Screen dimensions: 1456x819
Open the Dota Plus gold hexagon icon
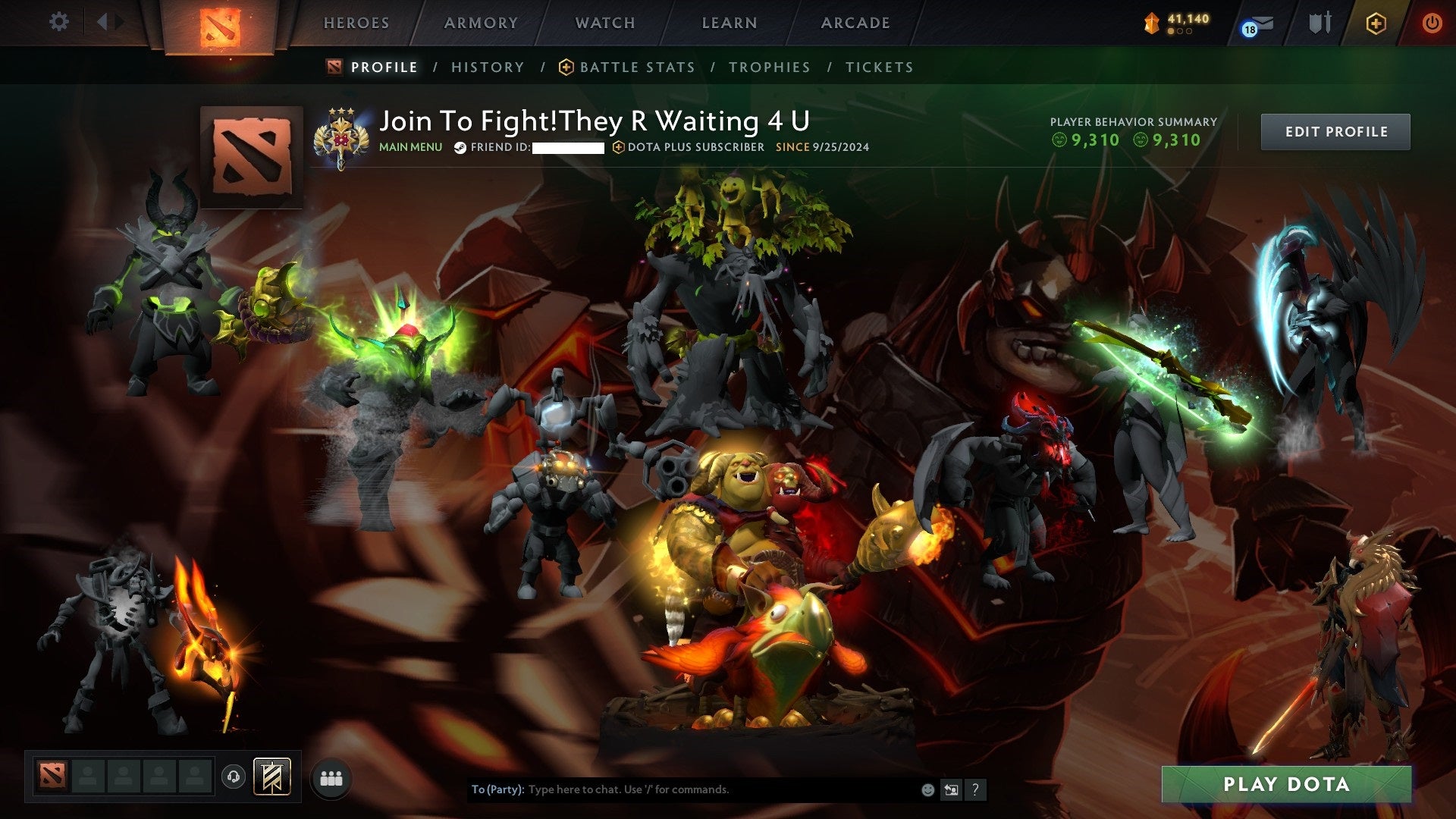point(1378,24)
